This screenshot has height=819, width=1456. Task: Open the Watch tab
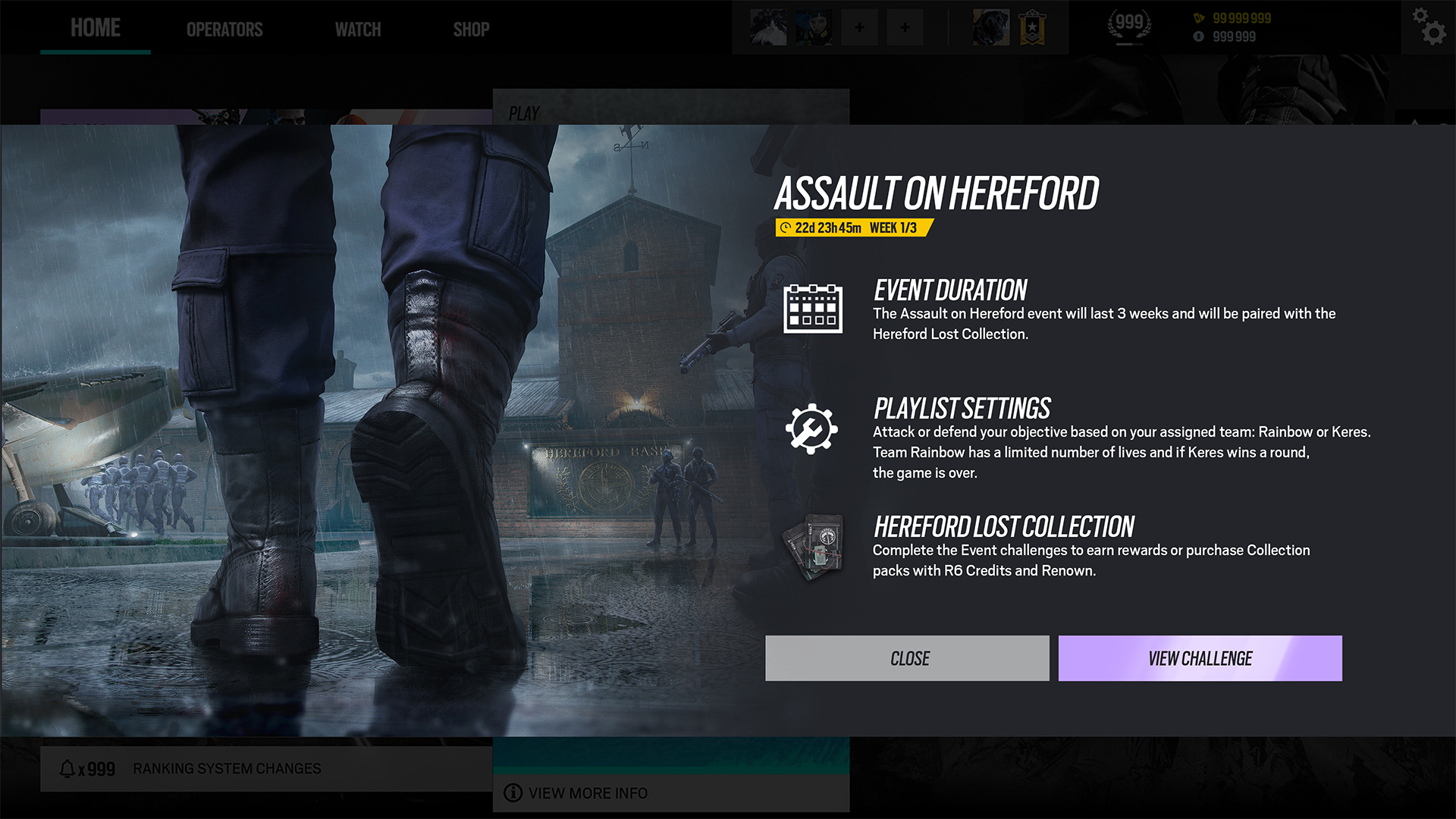358,30
